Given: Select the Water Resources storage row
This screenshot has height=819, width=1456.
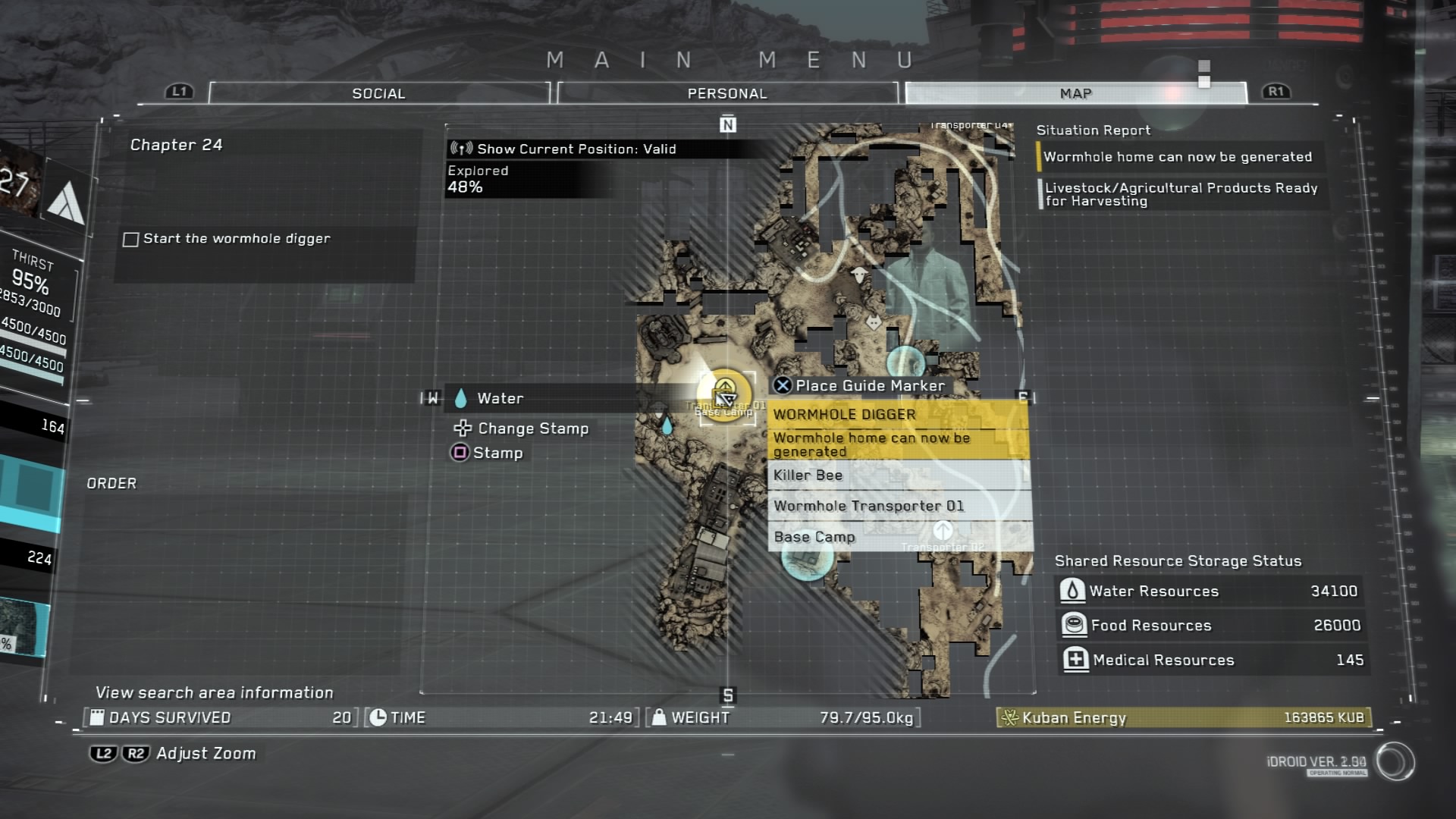Looking at the screenshot, I should [x=1209, y=591].
